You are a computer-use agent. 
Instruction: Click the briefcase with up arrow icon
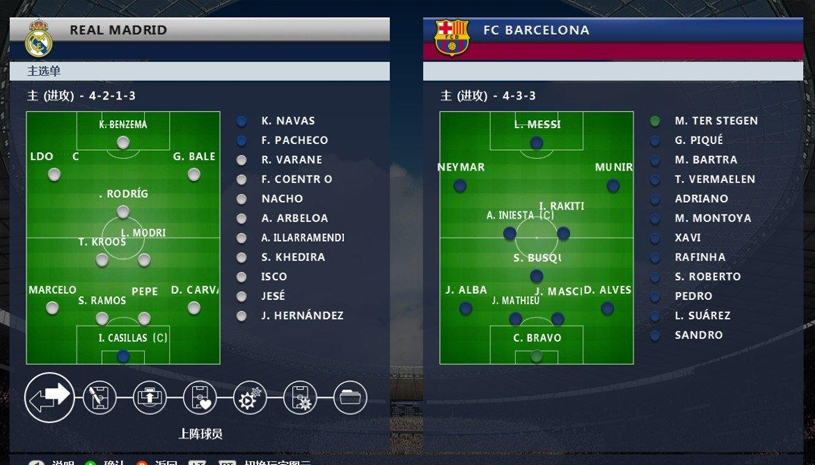click(x=150, y=398)
